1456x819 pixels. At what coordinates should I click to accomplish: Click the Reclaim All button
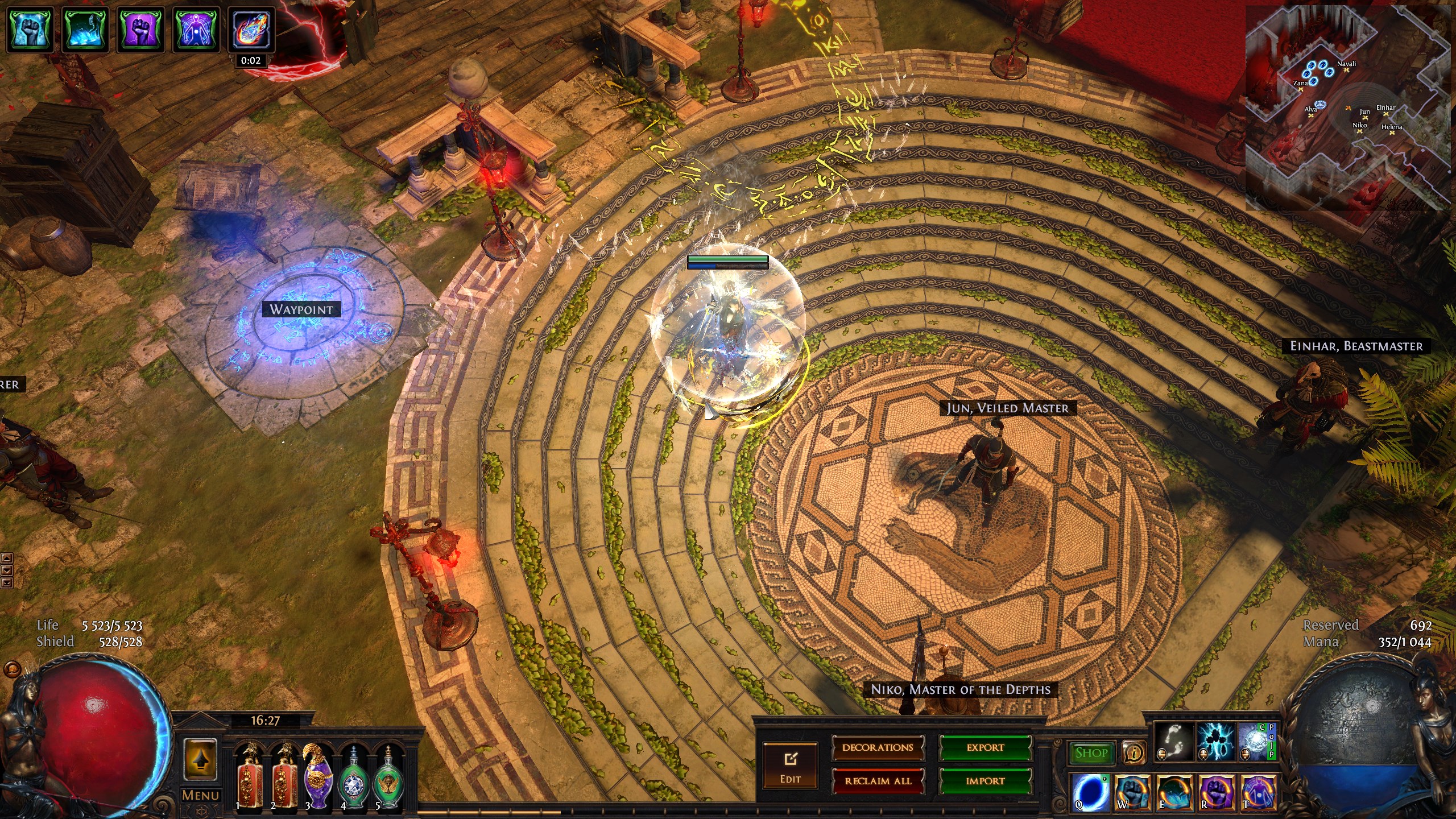[x=878, y=781]
